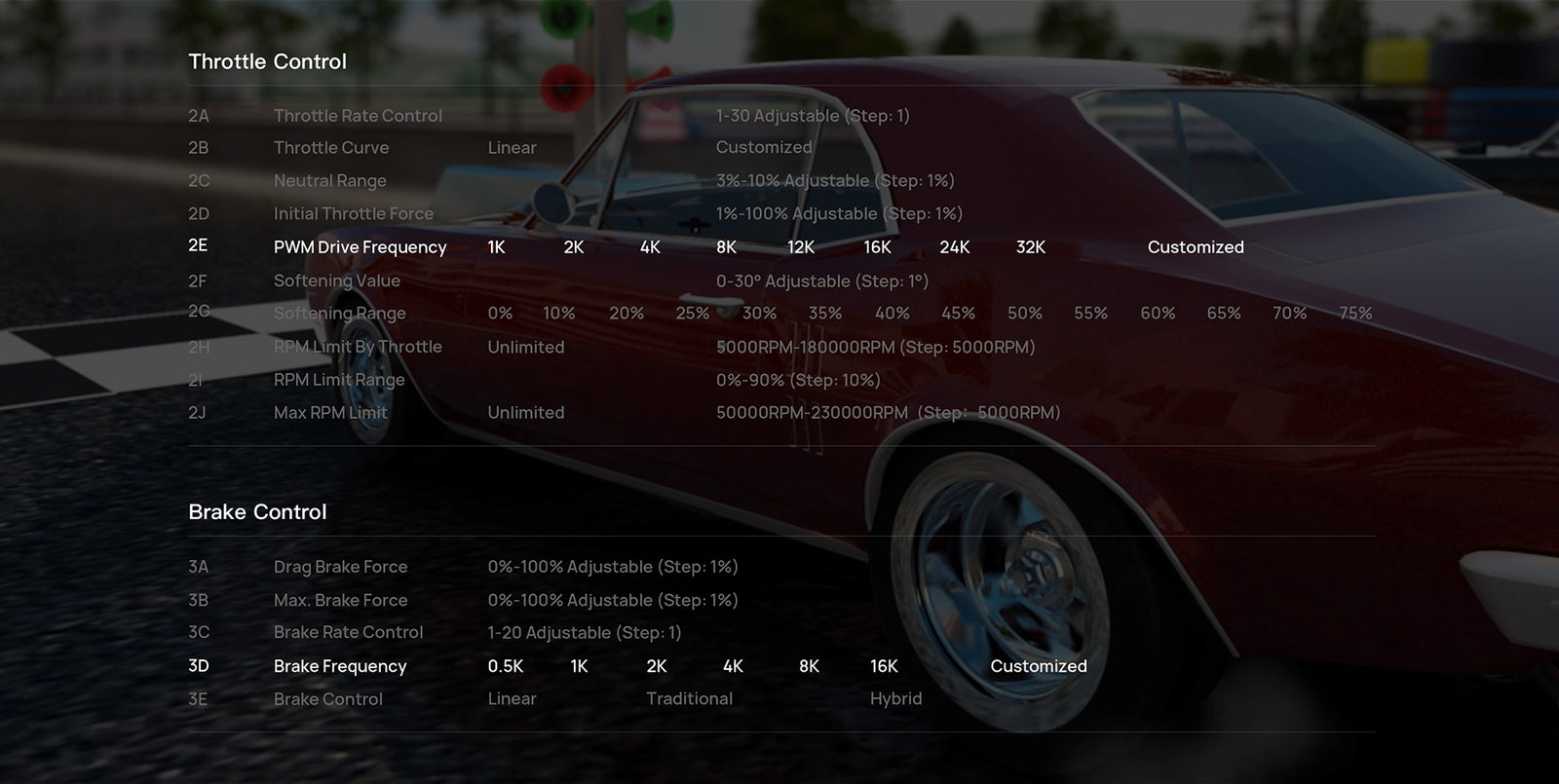Viewport: 1559px width, 784px height.
Task: Choose Hybrid Brake Control mode
Action: [895, 699]
